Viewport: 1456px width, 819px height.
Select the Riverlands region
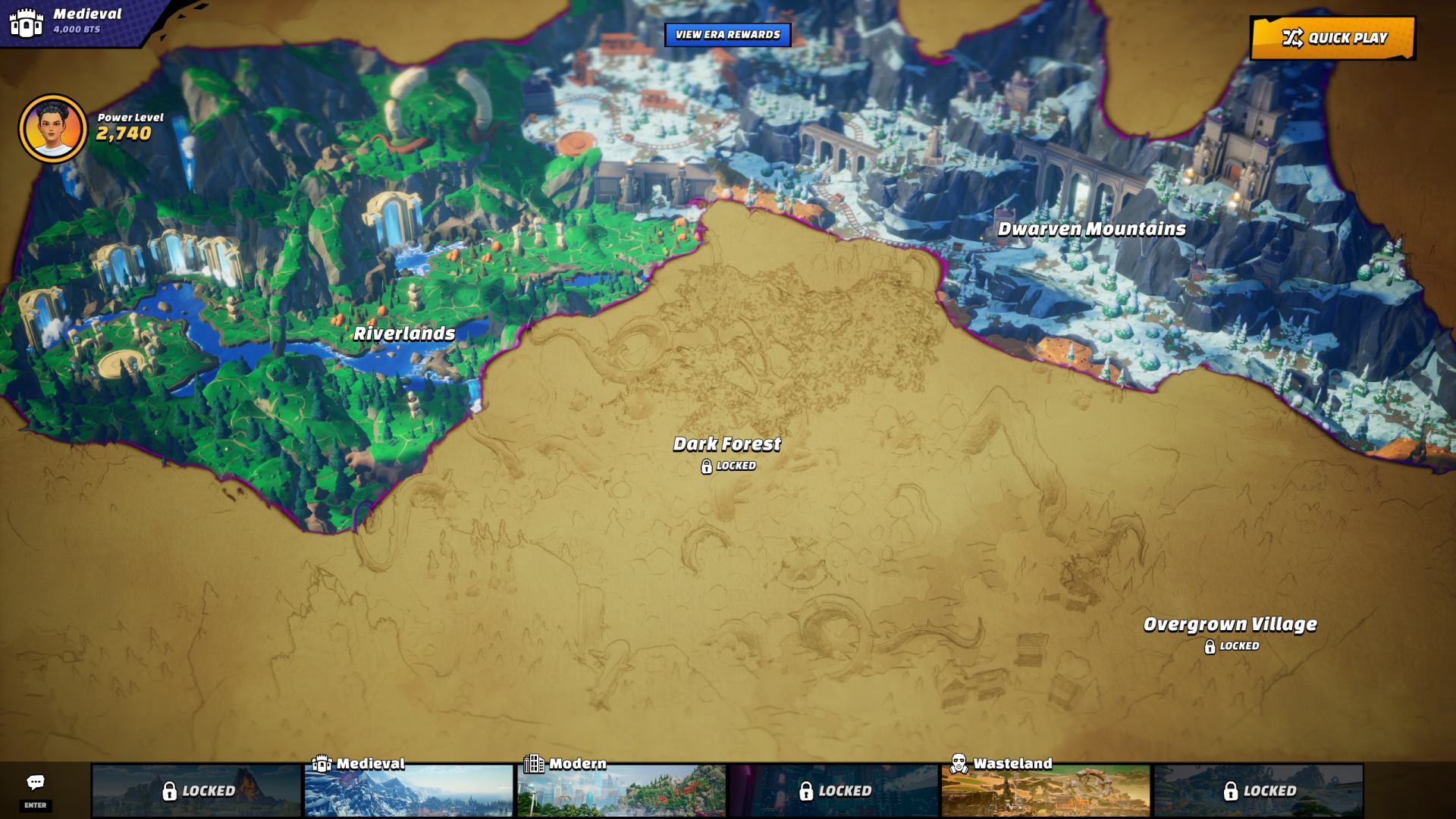(x=404, y=334)
